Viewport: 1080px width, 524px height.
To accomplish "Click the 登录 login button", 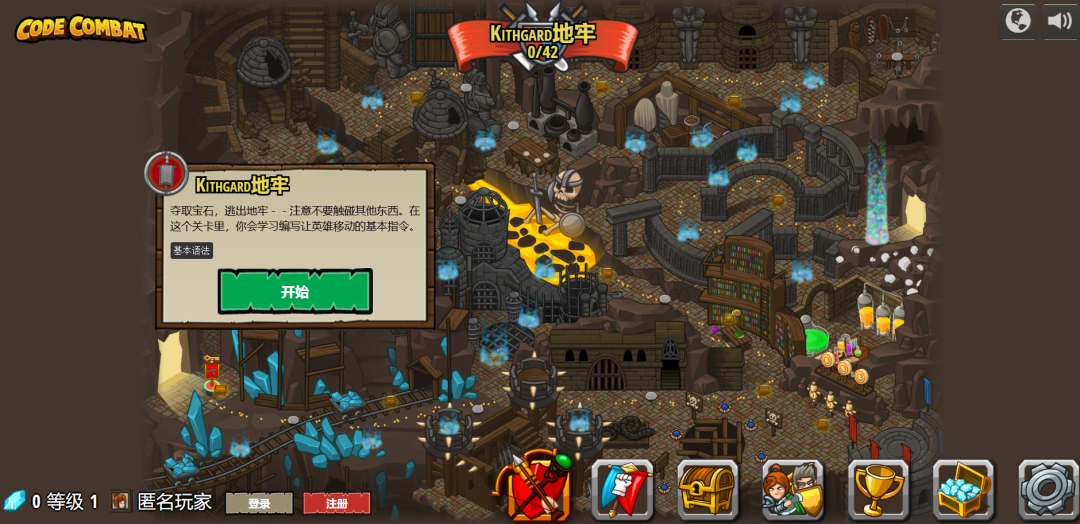I will tap(259, 503).
